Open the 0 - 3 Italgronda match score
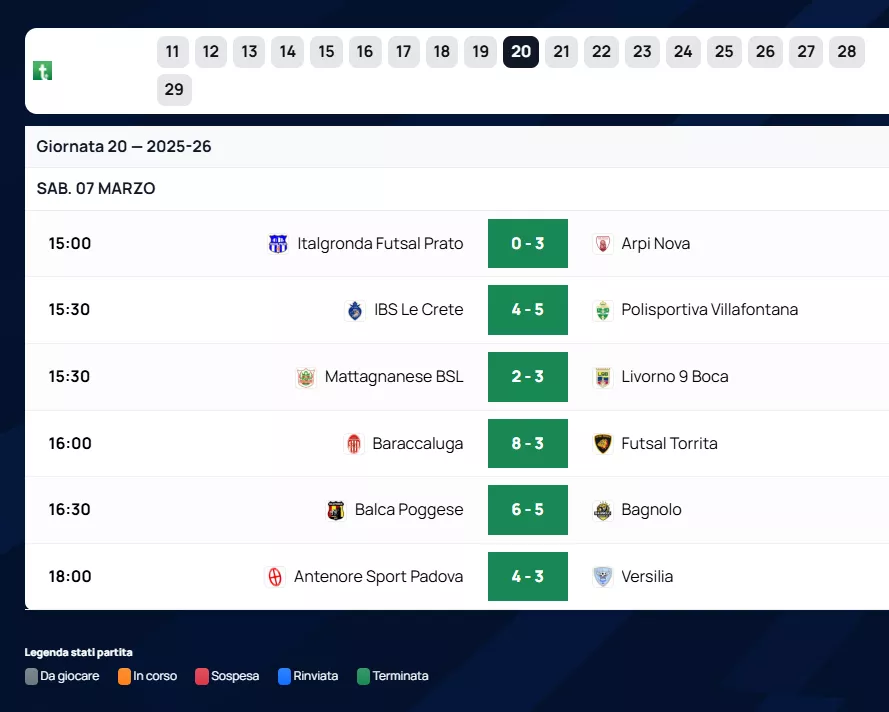The height and width of the screenshot is (712, 889). tap(527, 244)
